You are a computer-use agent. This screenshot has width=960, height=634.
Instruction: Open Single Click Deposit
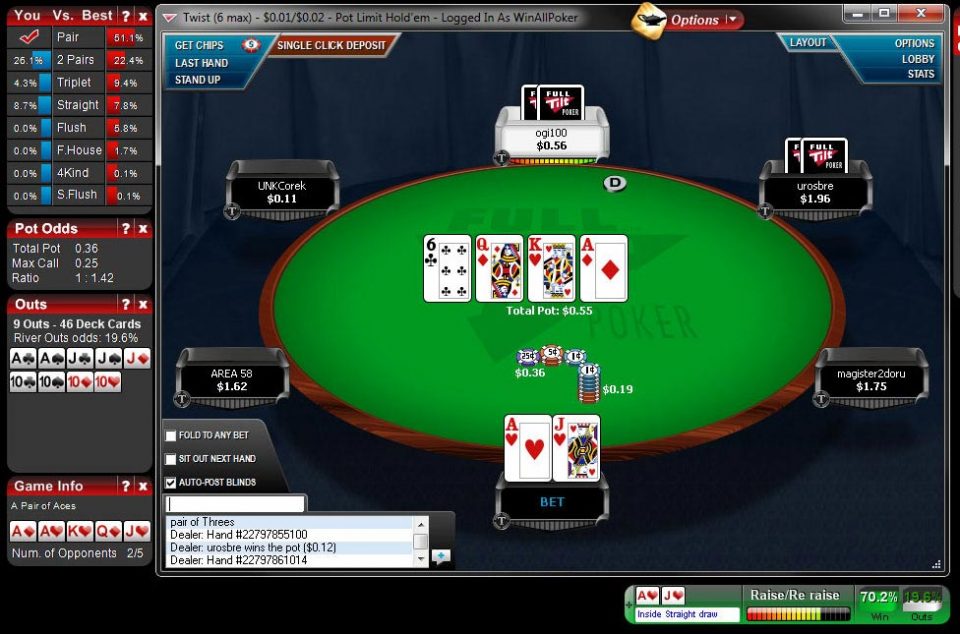pyautogui.click(x=331, y=45)
